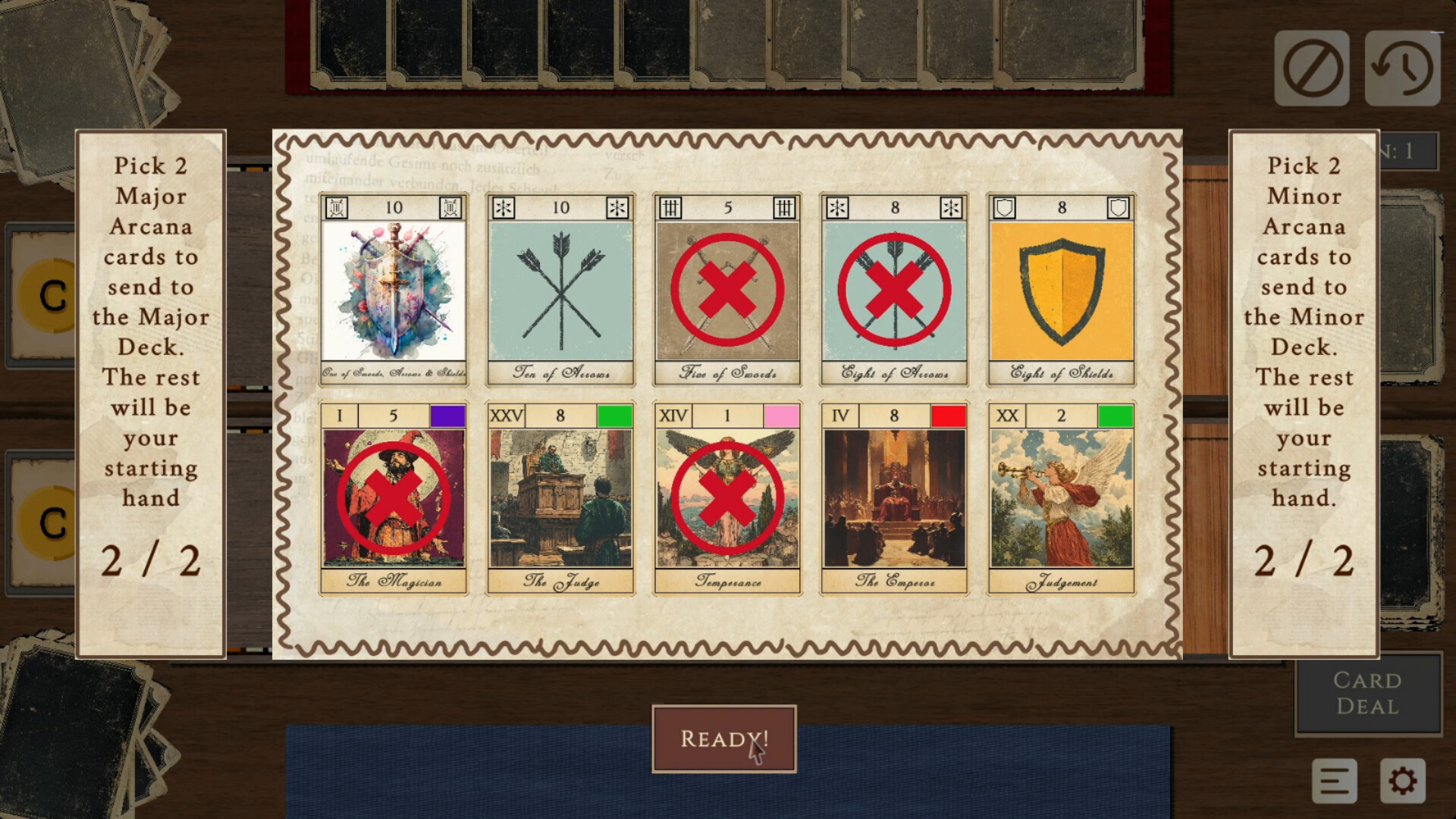Screen dimensions: 1456x819
Task: Choose The Emperor card
Action: click(x=894, y=498)
